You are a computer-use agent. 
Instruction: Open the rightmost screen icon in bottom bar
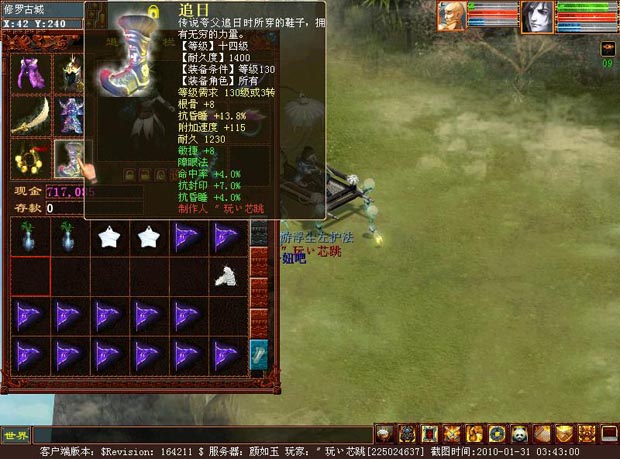[x=609, y=433]
